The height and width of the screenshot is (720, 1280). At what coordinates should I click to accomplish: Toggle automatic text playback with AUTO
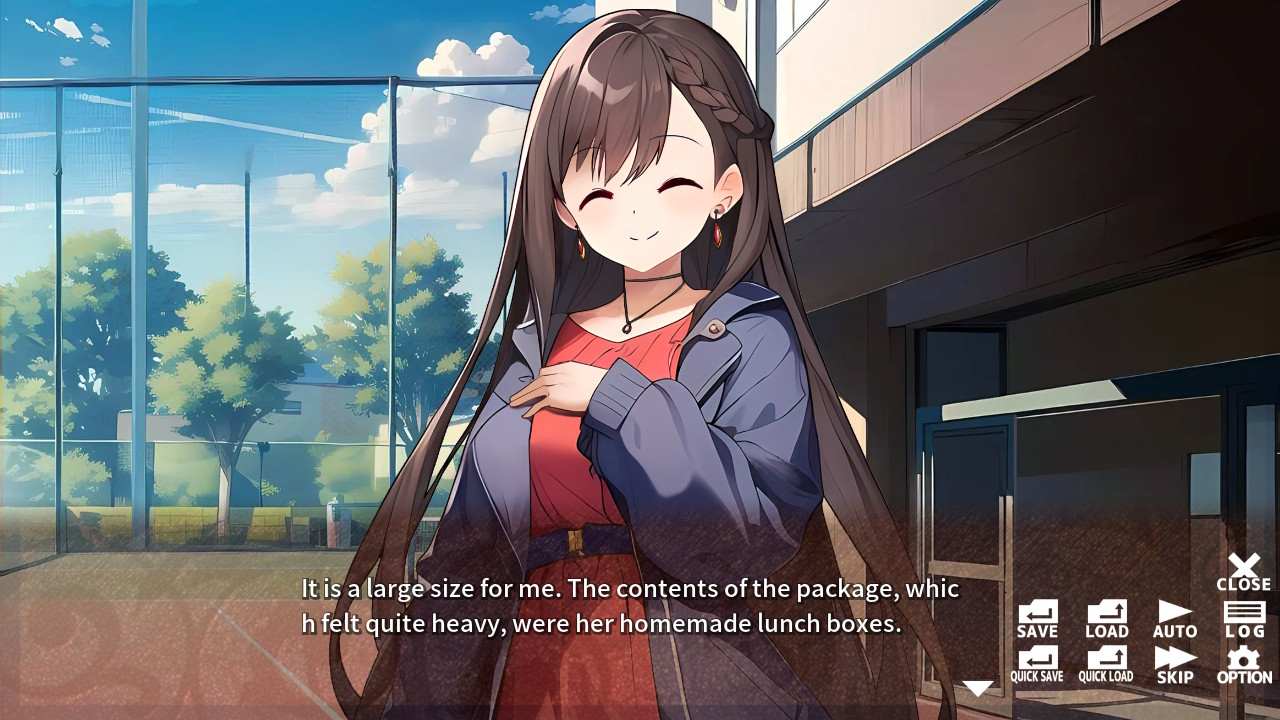tap(1174, 618)
